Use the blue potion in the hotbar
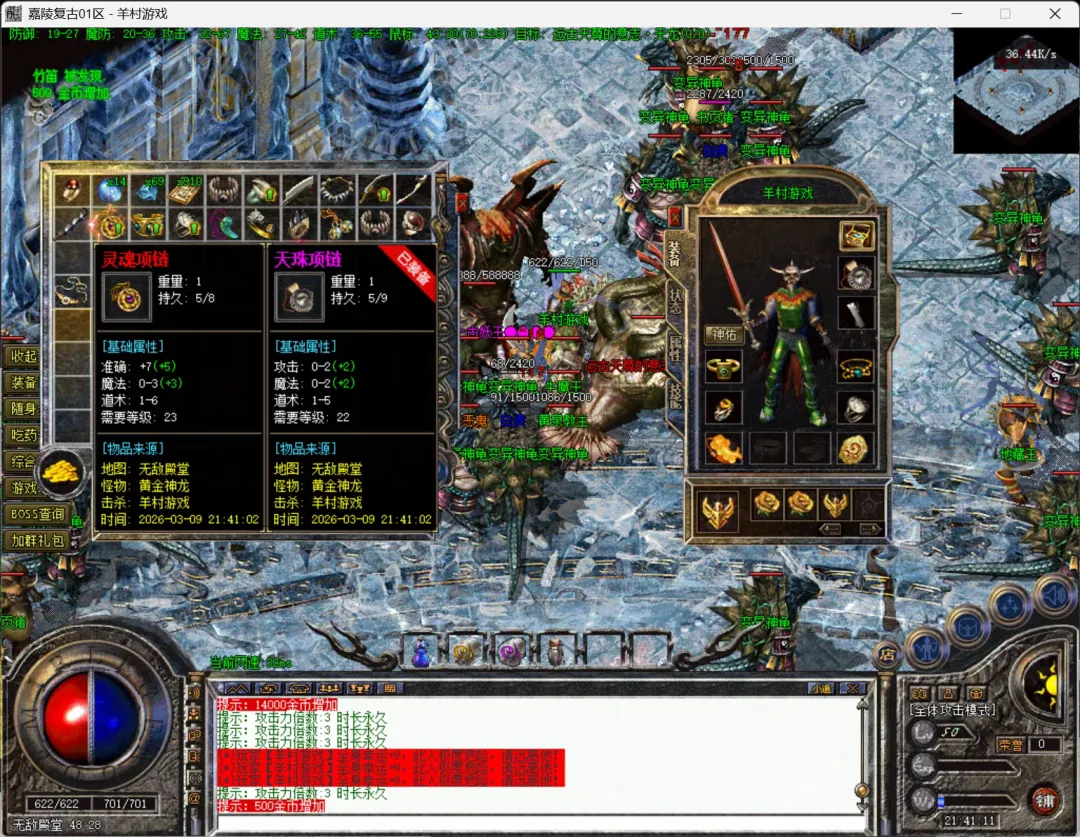Viewport: 1080px width, 837px height. point(421,652)
